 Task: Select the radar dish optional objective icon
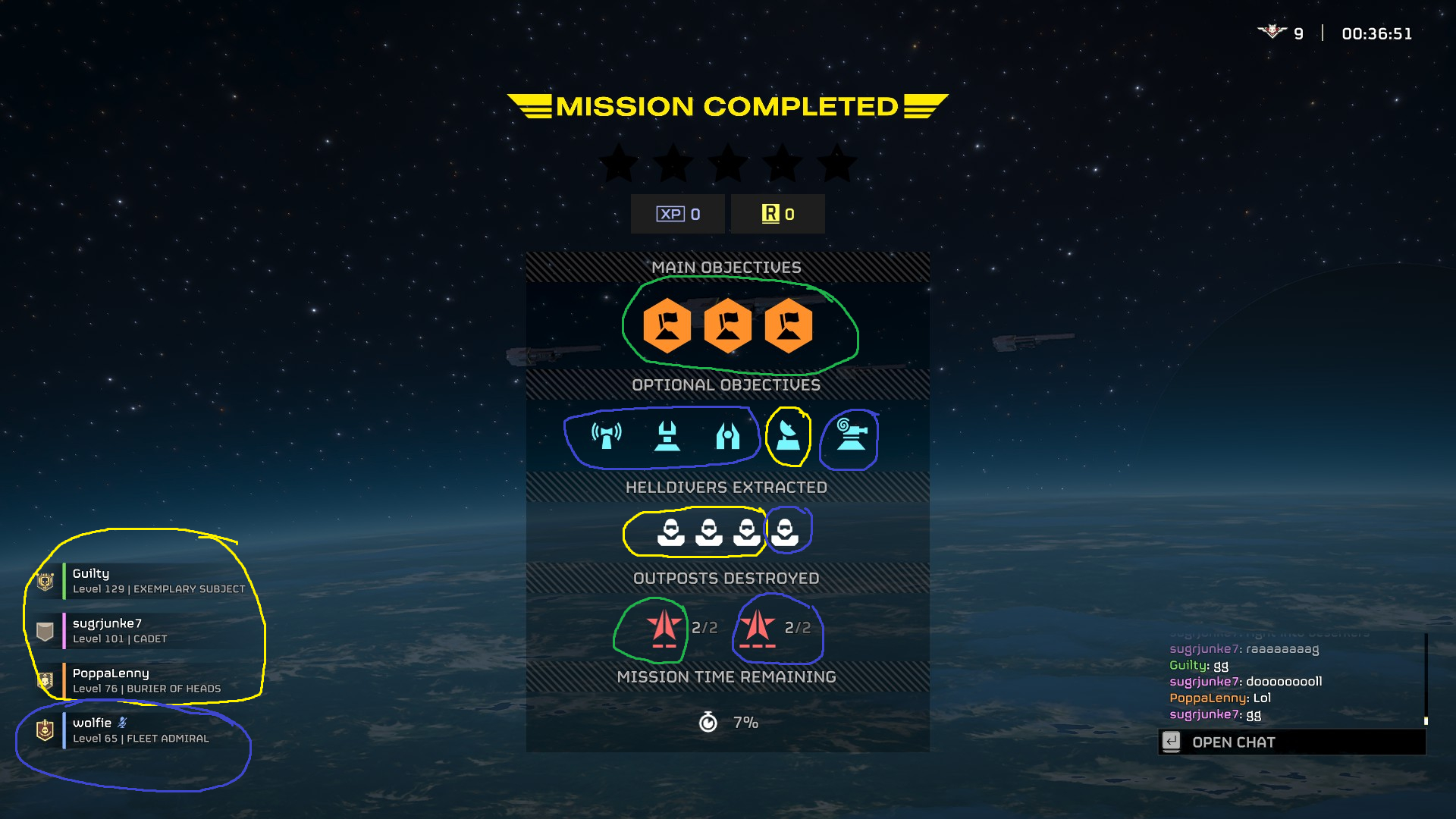(789, 435)
